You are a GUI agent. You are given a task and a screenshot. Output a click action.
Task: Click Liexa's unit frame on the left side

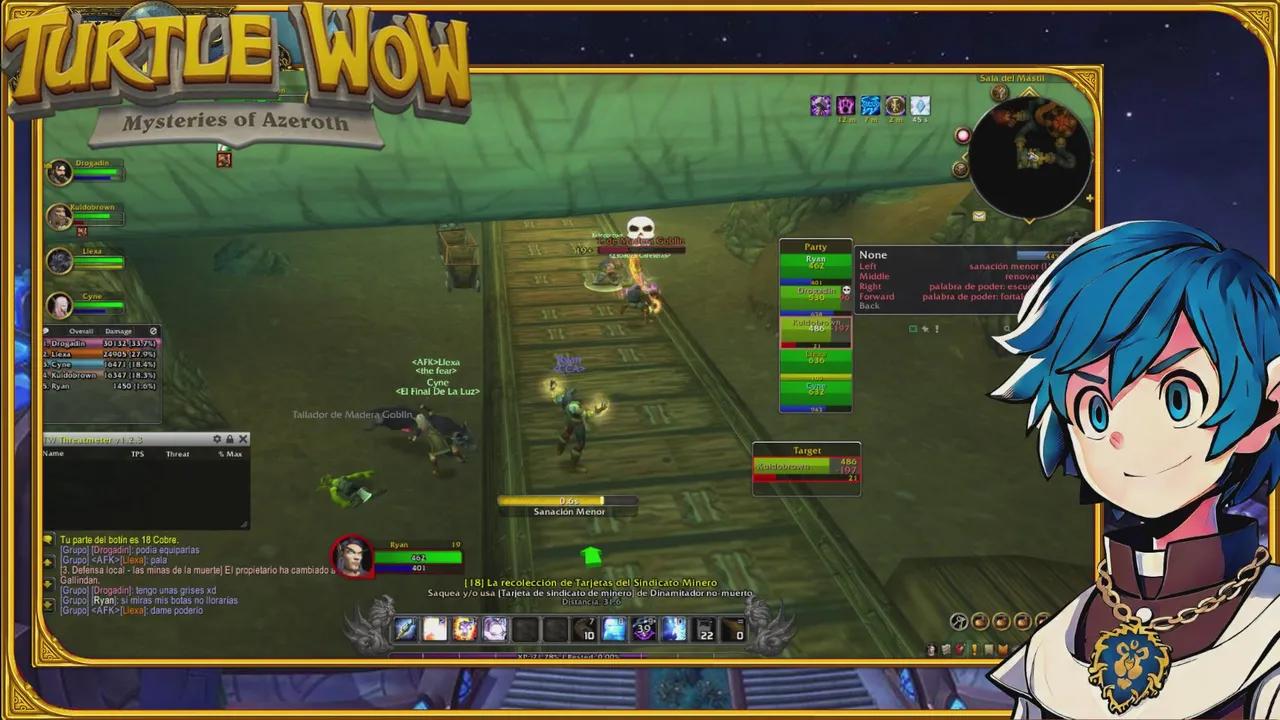coord(85,260)
